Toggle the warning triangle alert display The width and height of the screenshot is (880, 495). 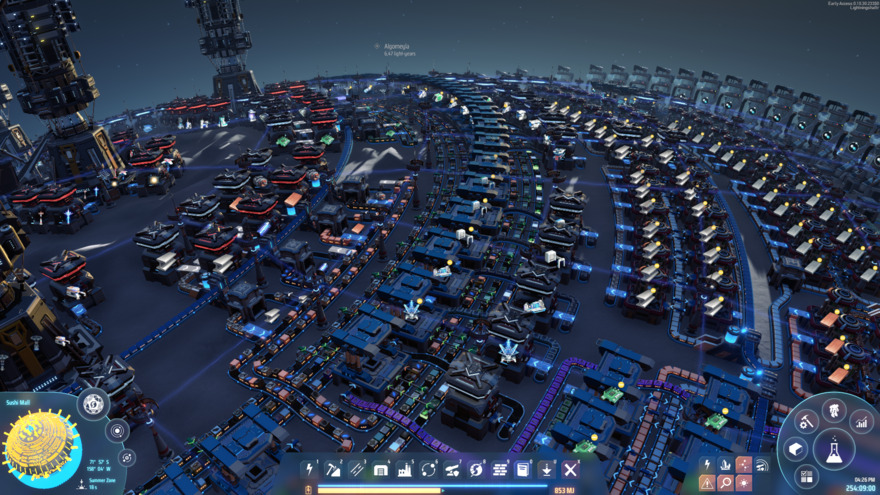pos(707,484)
